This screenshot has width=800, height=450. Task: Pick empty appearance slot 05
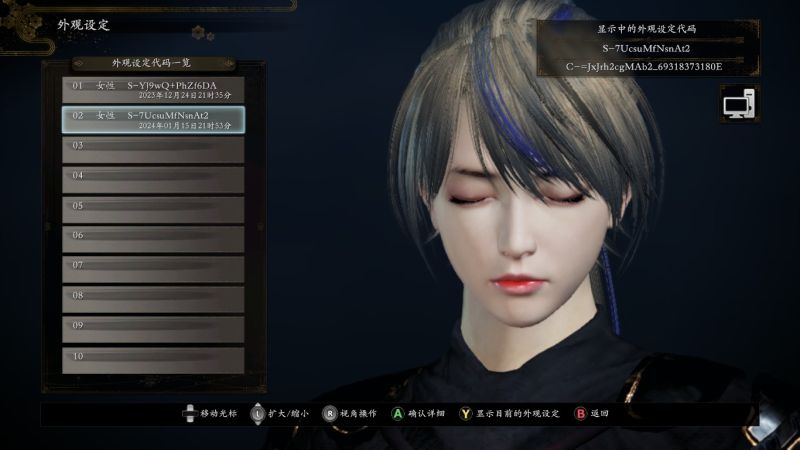point(153,210)
